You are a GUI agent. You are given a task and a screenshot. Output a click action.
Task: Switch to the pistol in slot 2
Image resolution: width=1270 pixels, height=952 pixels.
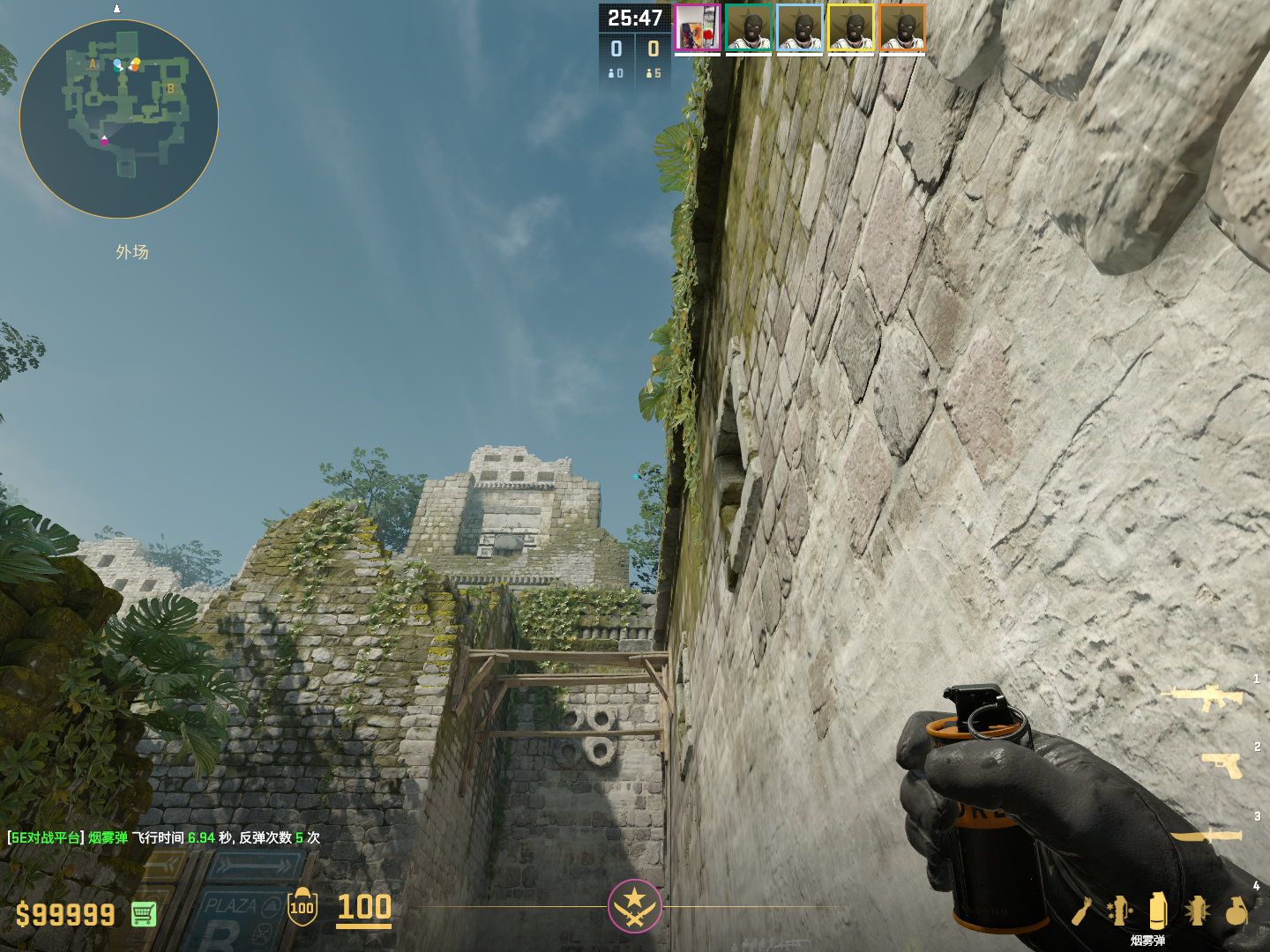pyautogui.click(x=1222, y=765)
